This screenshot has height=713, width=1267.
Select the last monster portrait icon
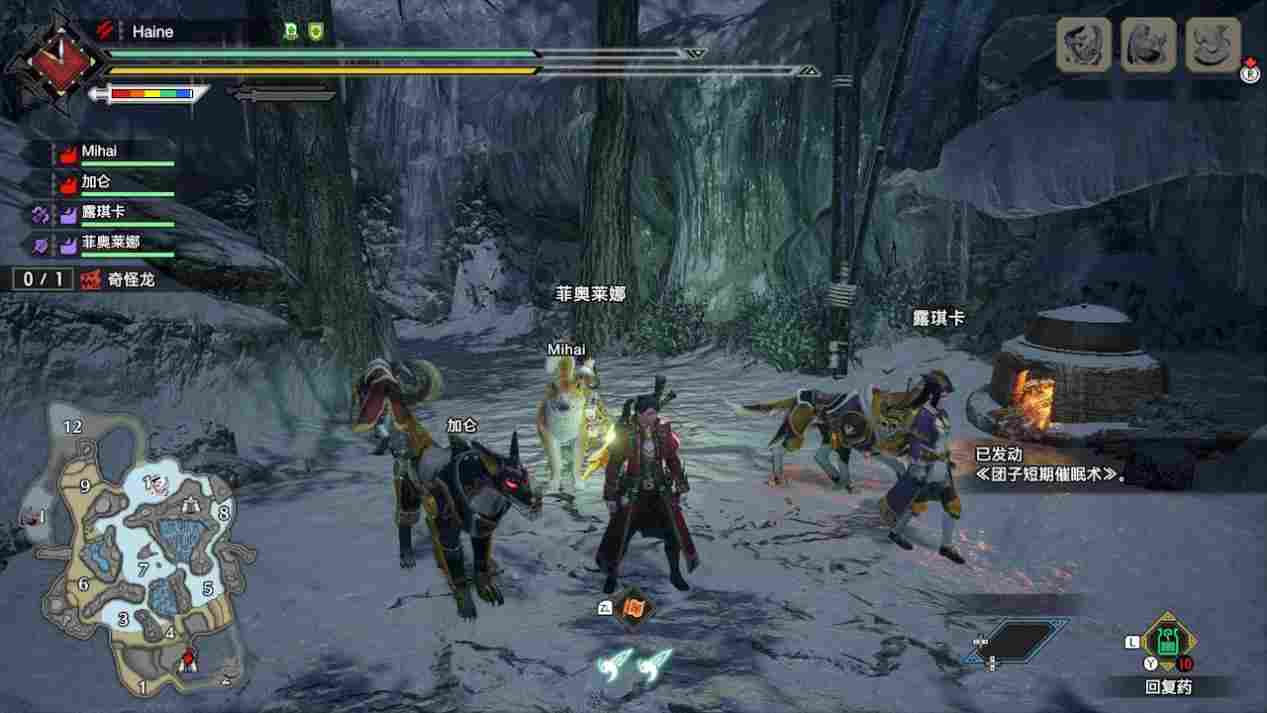click(x=1213, y=44)
